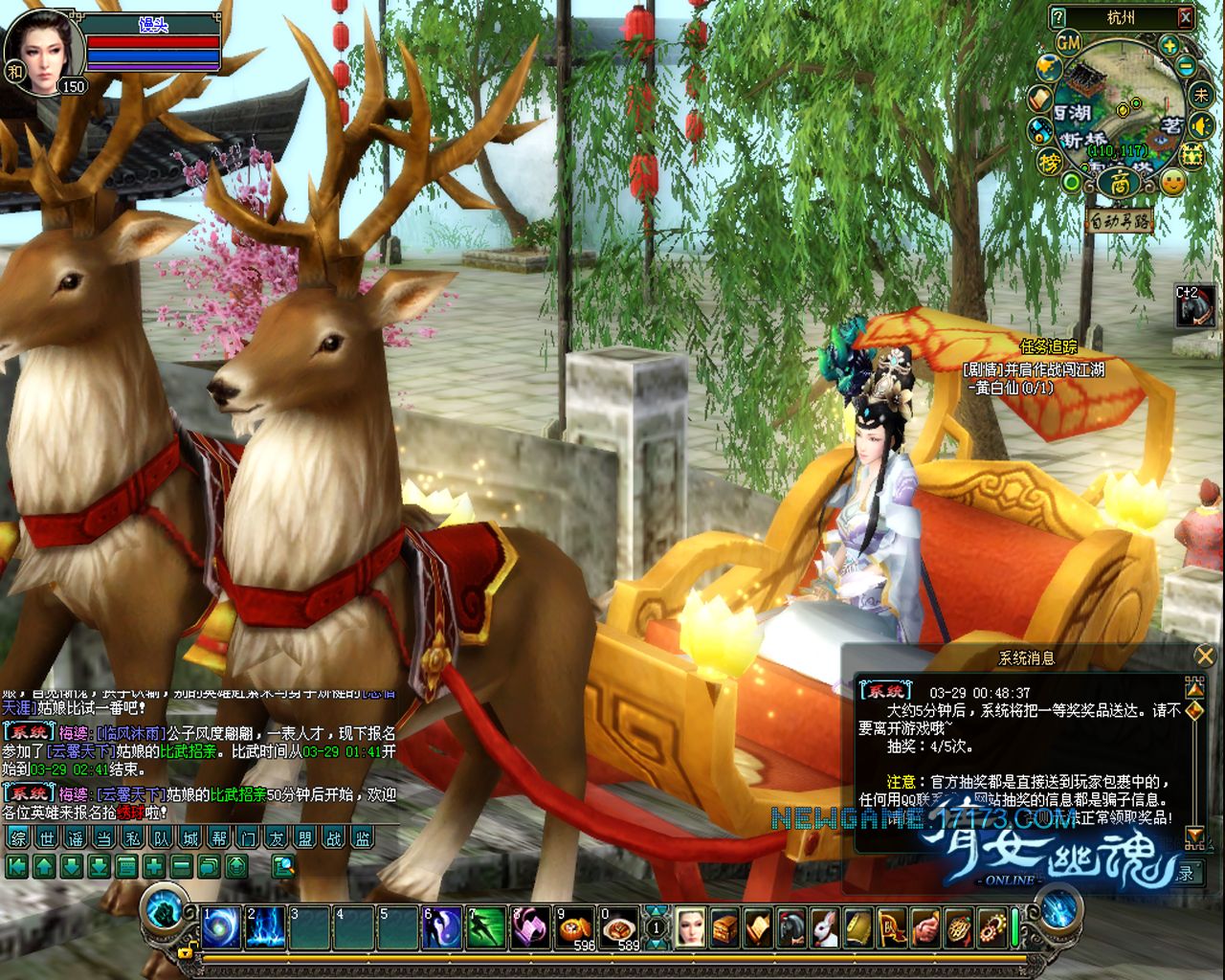
Task: Switch to the 队 team chat tab
Action: tap(162, 838)
